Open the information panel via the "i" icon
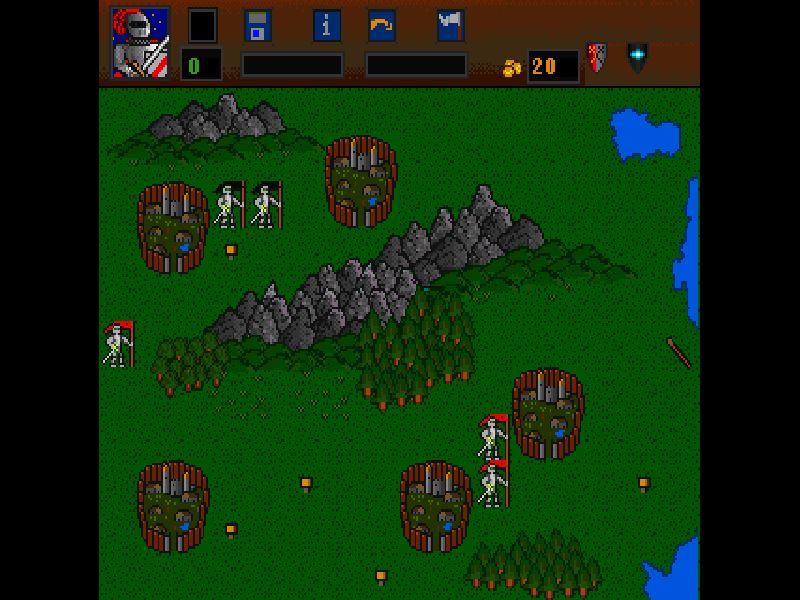 pos(327,26)
